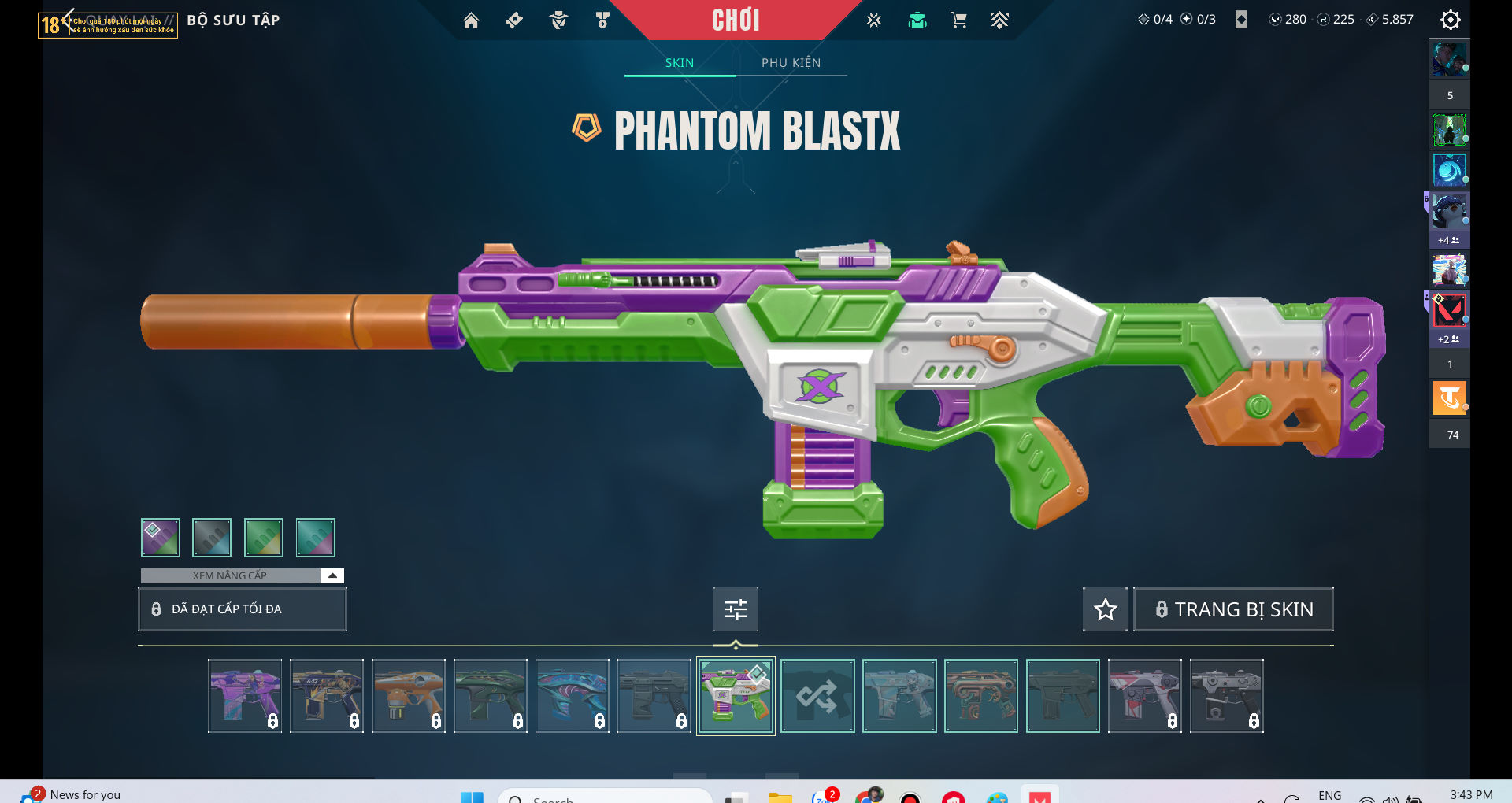Screen dimensions: 1512x803
Task: Select the SKIN tab
Action: [x=680, y=63]
